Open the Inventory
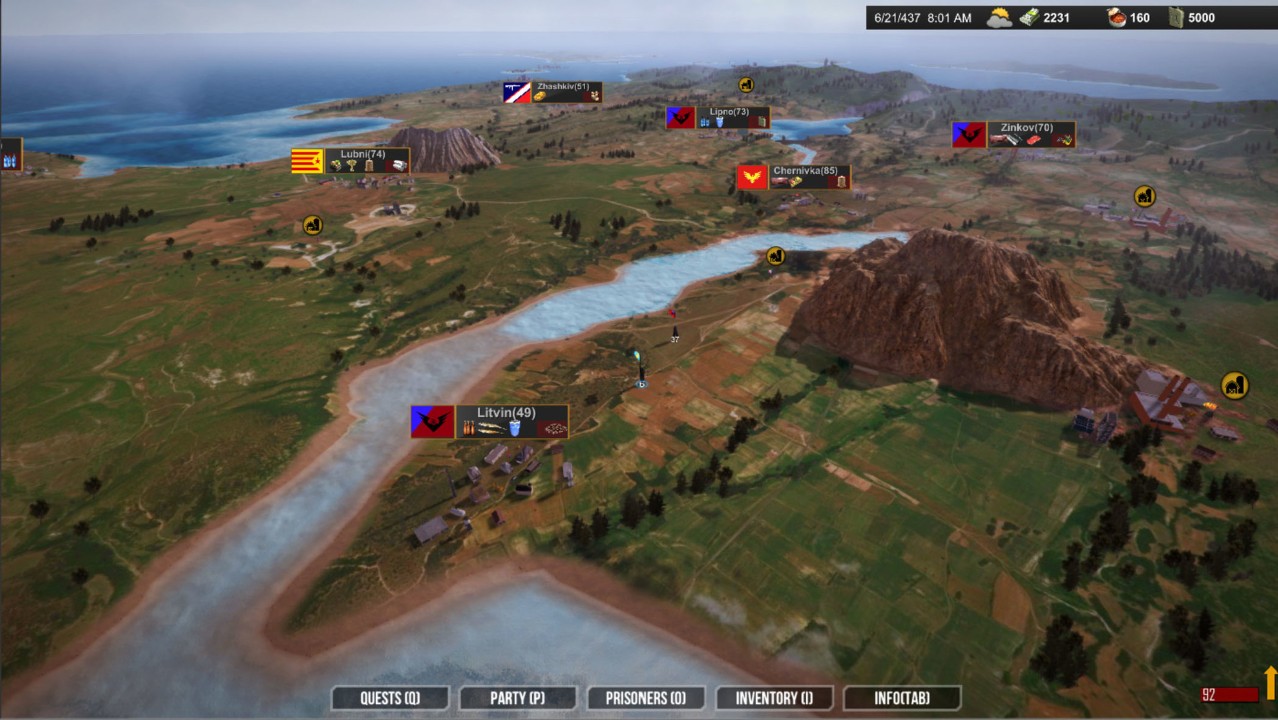 point(774,698)
